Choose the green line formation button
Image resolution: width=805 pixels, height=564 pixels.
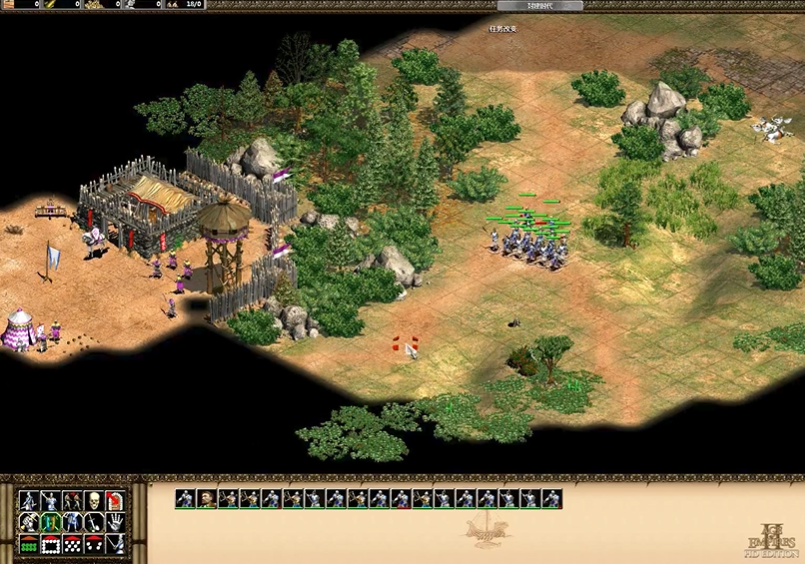(27, 544)
